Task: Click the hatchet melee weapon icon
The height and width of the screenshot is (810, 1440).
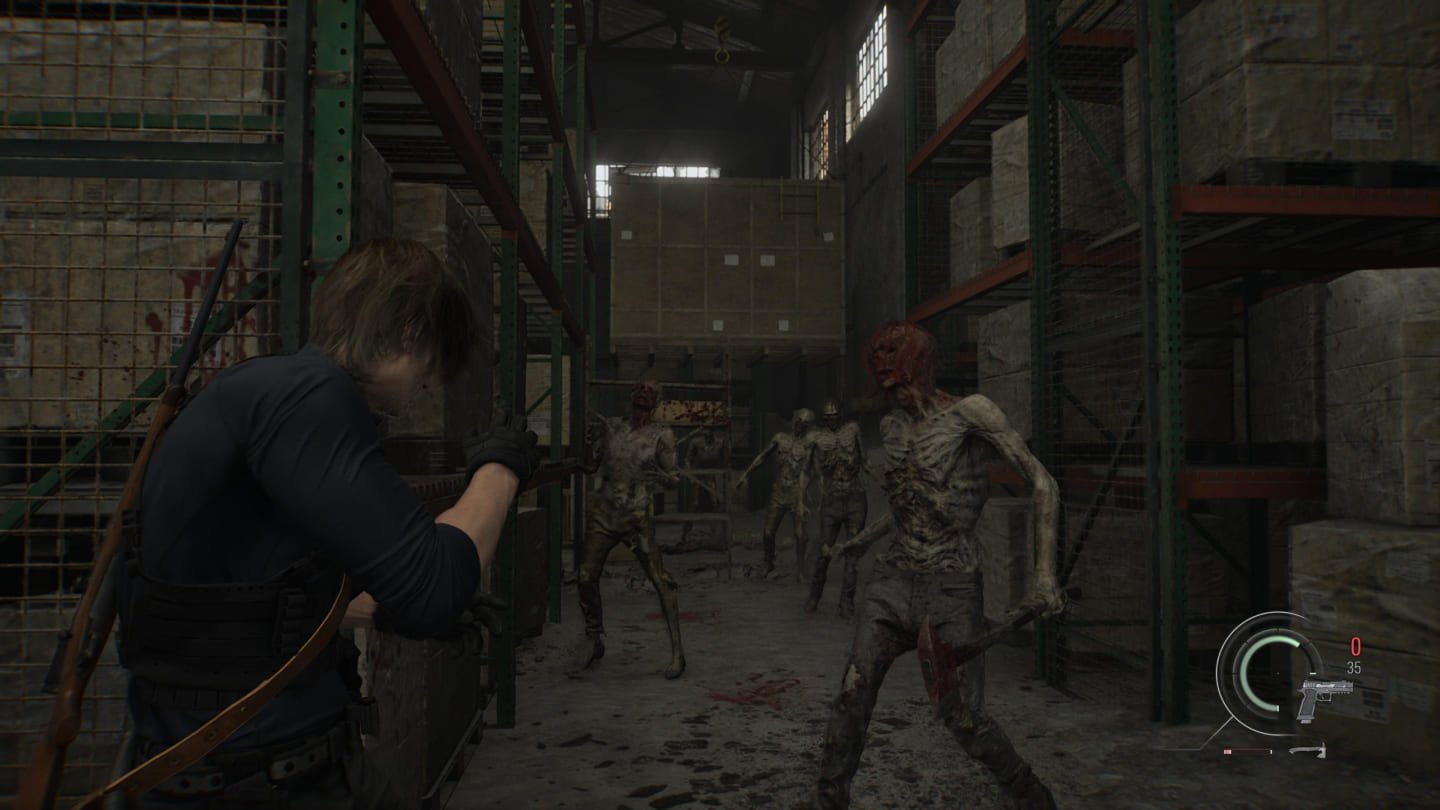Action: coord(1307,750)
